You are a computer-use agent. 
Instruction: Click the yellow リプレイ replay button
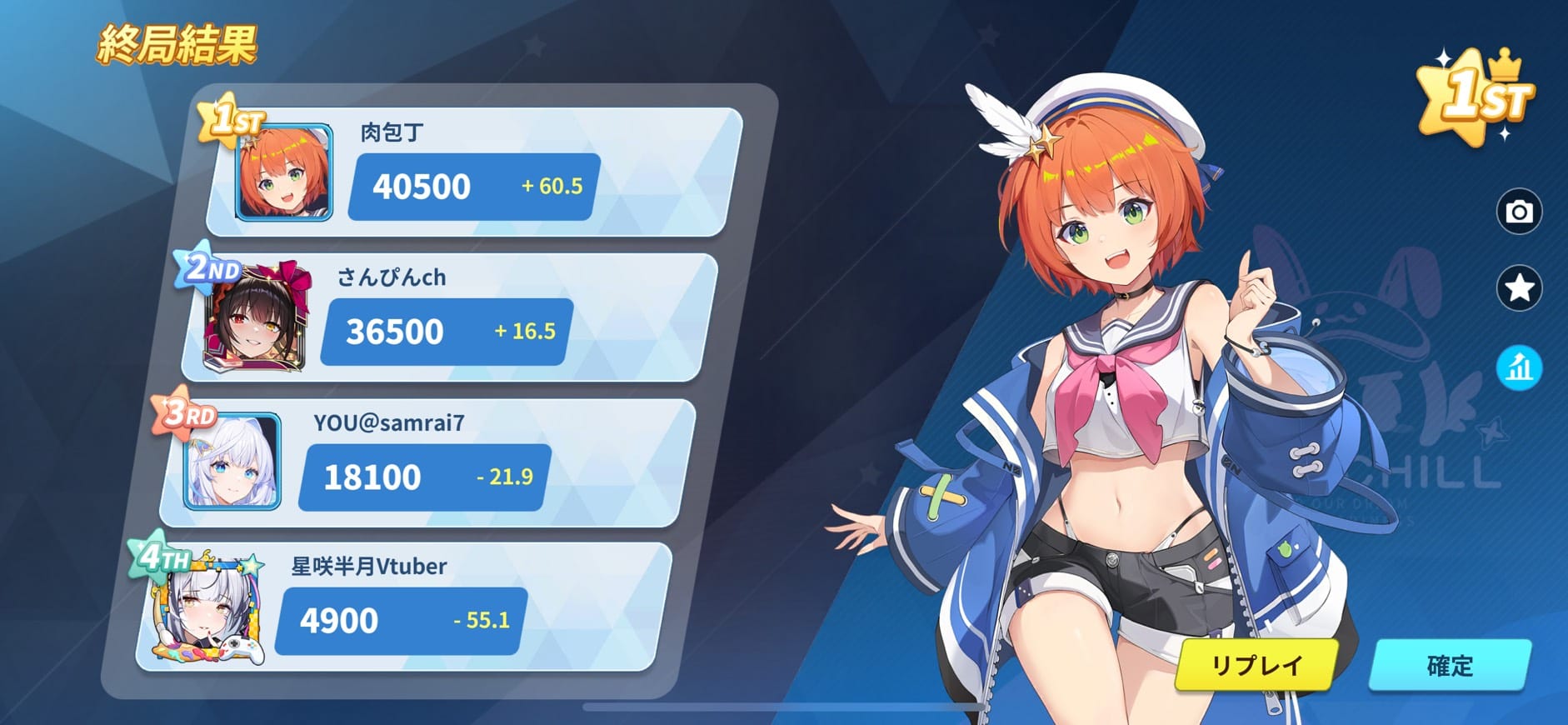pyautogui.click(x=1256, y=665)
